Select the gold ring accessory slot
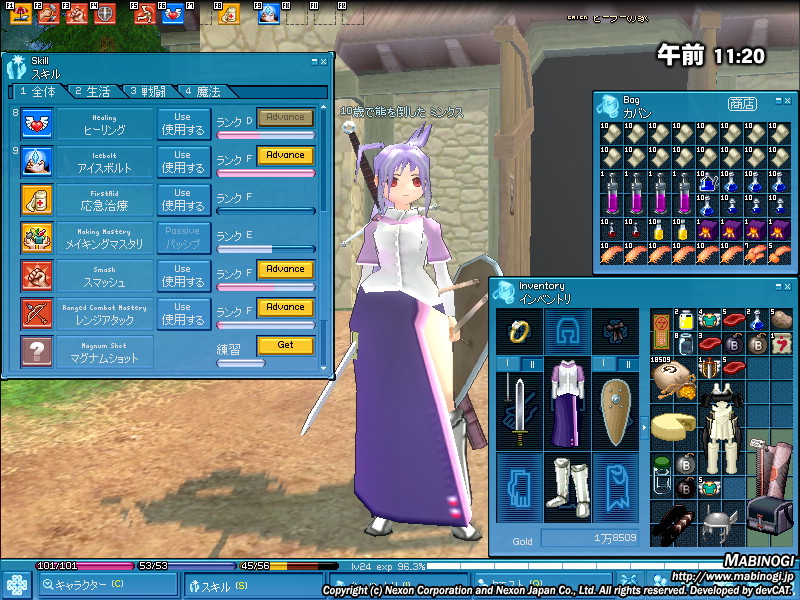This screenshot has width=800, height=600. tap(520, 329)
